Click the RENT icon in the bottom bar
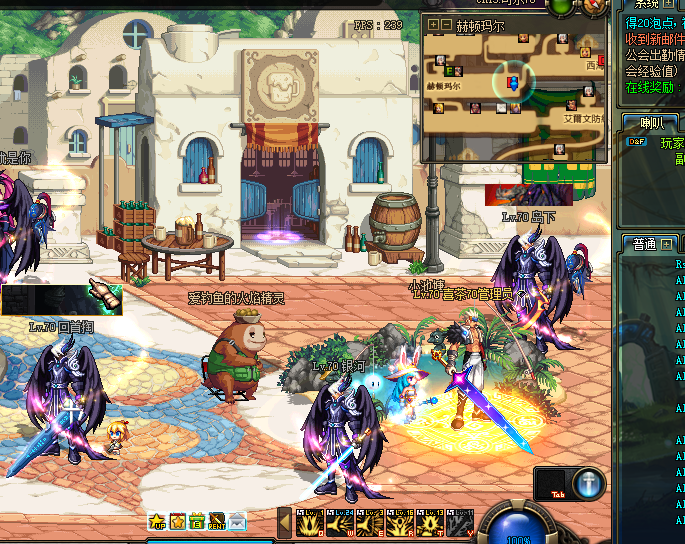 pos(217,521)
